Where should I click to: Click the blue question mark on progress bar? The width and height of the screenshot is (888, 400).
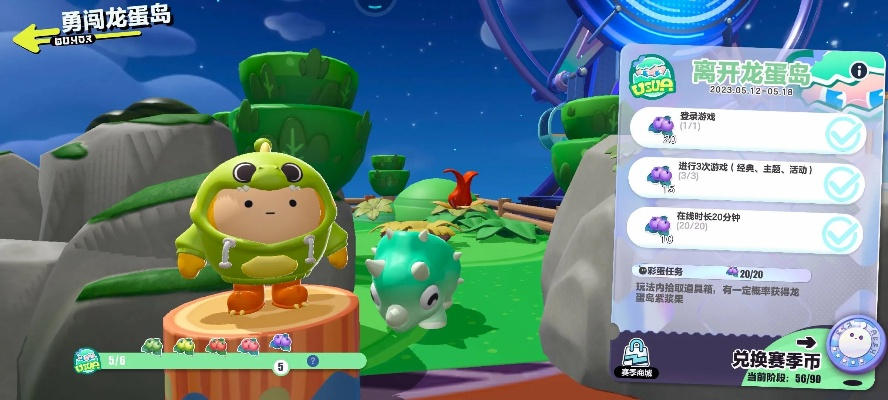[312, 361]
